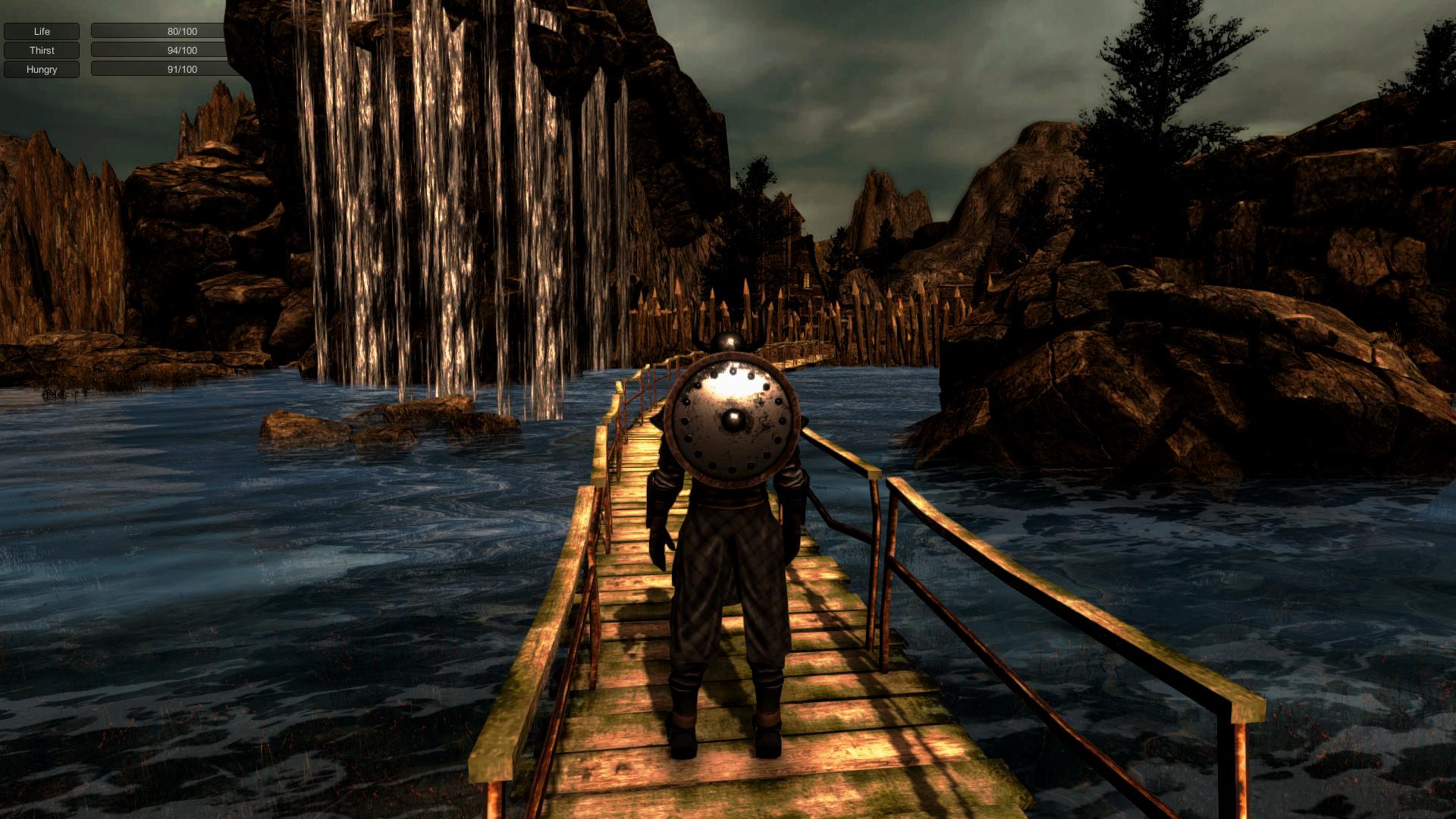The height and width of the screenshot is (819, 1456).
Task: Click the Thirst status label
Action: pyautogui.click(x=41, y=50)
